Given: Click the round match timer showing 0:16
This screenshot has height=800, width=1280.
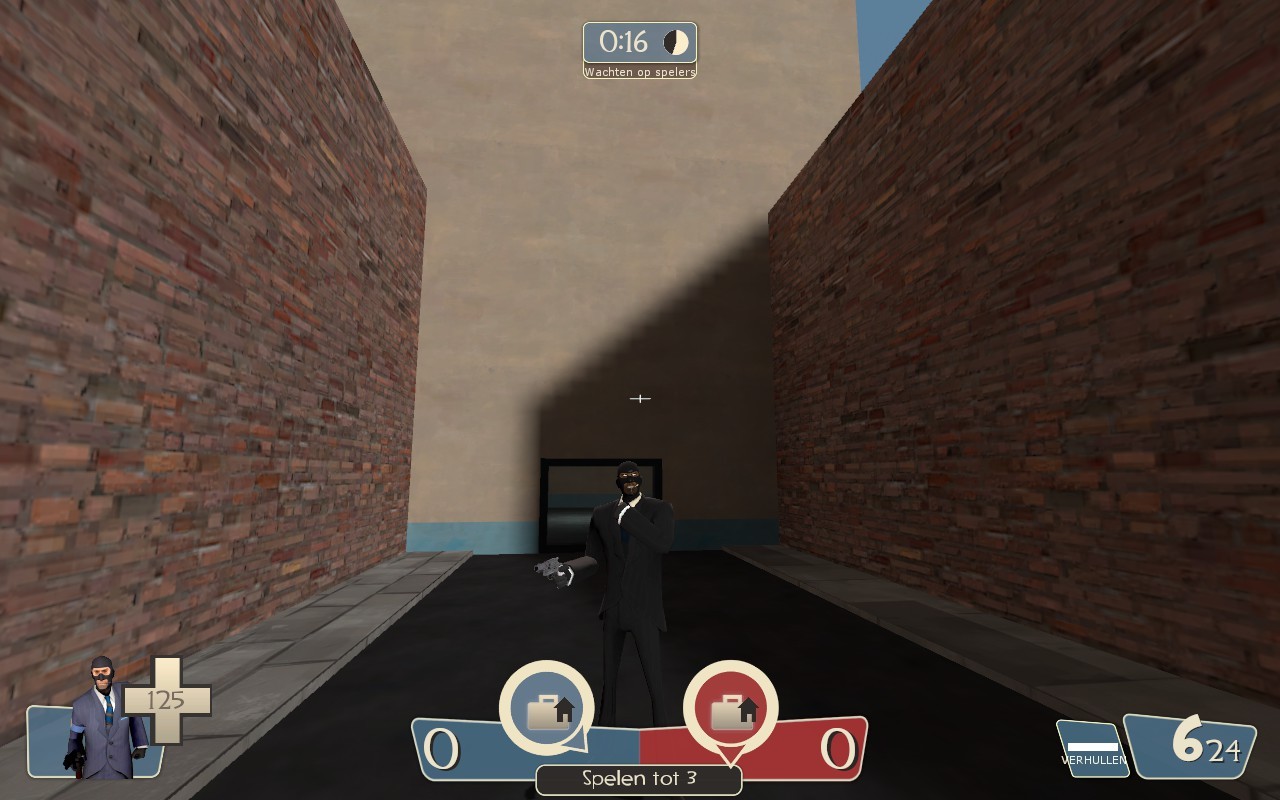Looking at the screenshot, I should (624, 40).
